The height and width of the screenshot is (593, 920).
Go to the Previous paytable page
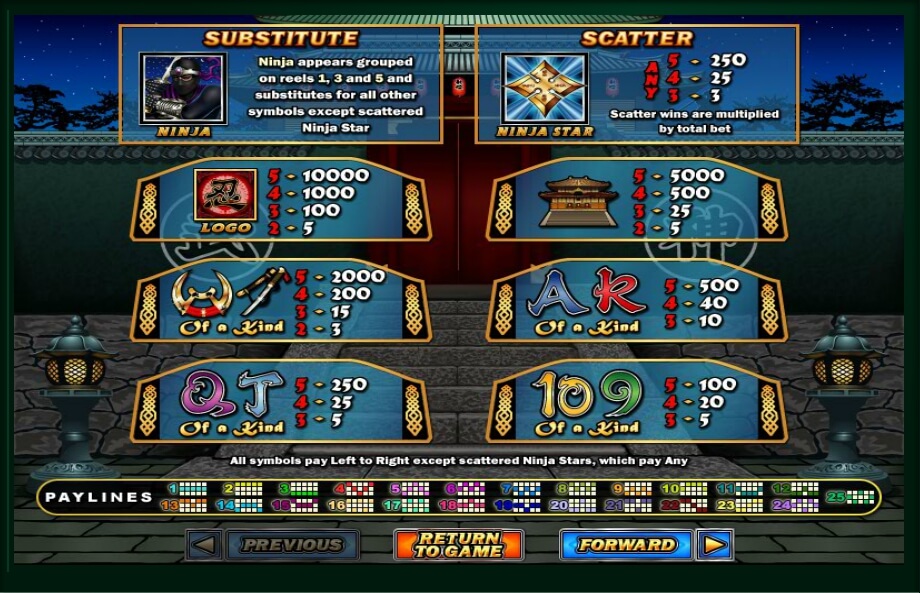point(292,545)
